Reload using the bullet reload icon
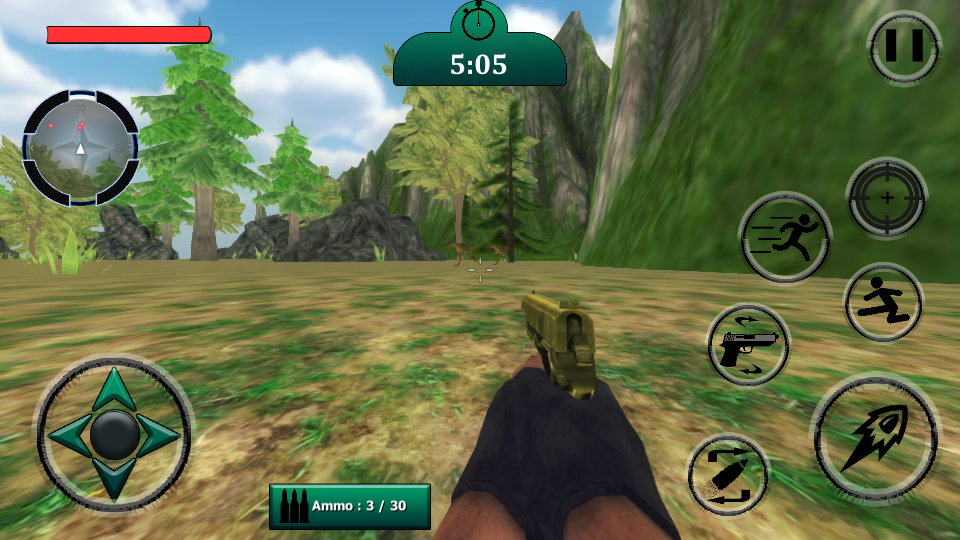 point(728,475)
